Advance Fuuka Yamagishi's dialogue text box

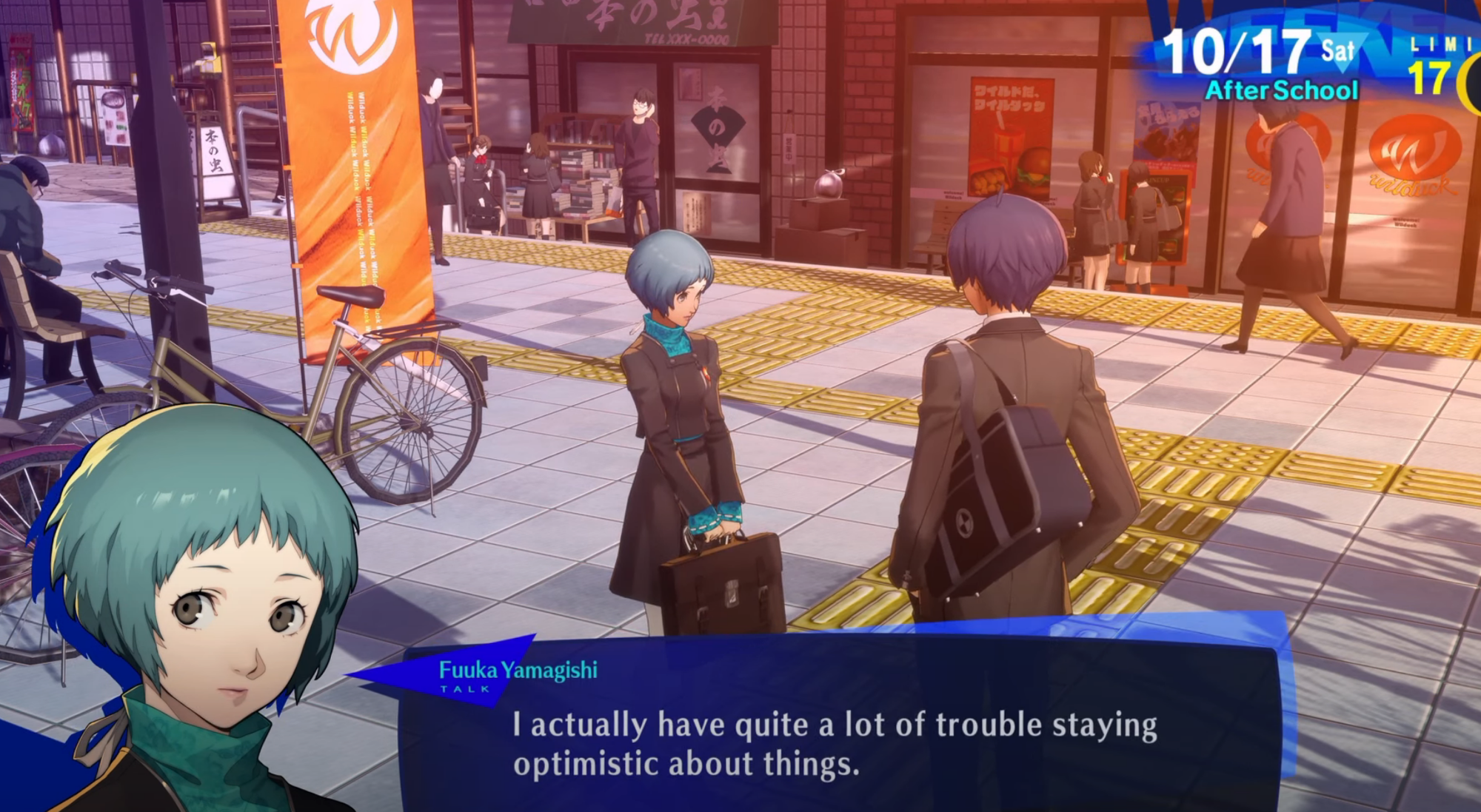(837, 743)
